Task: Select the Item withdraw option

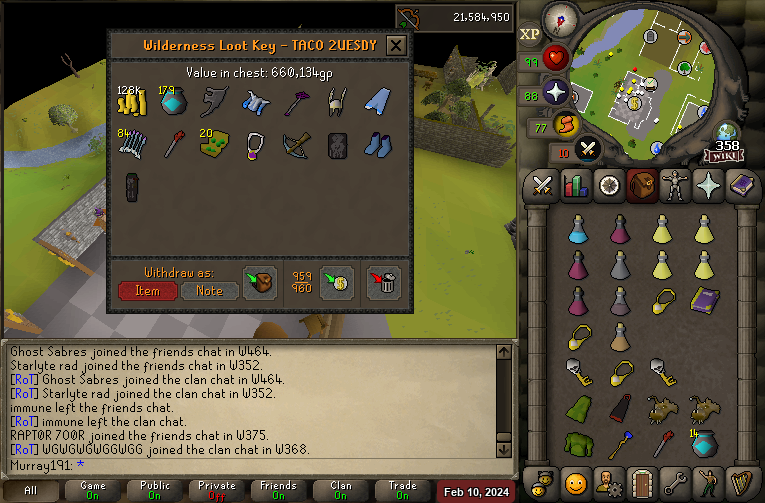Action: point(147,290)
